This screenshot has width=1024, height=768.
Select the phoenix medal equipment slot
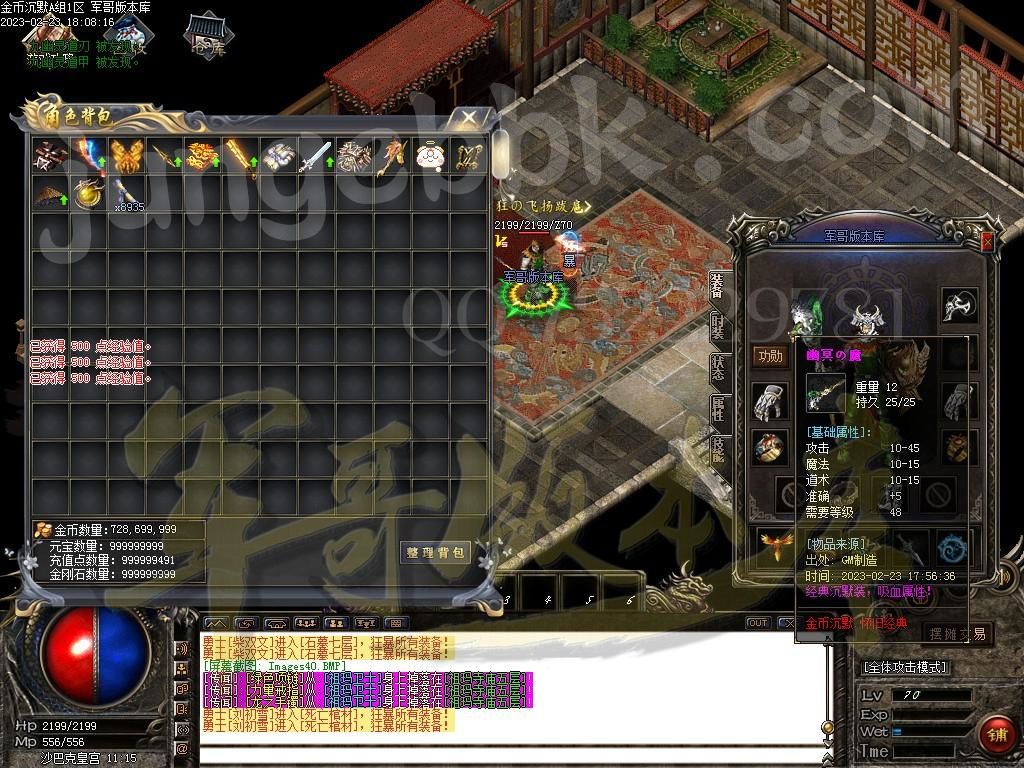click(x=771, y=546)
